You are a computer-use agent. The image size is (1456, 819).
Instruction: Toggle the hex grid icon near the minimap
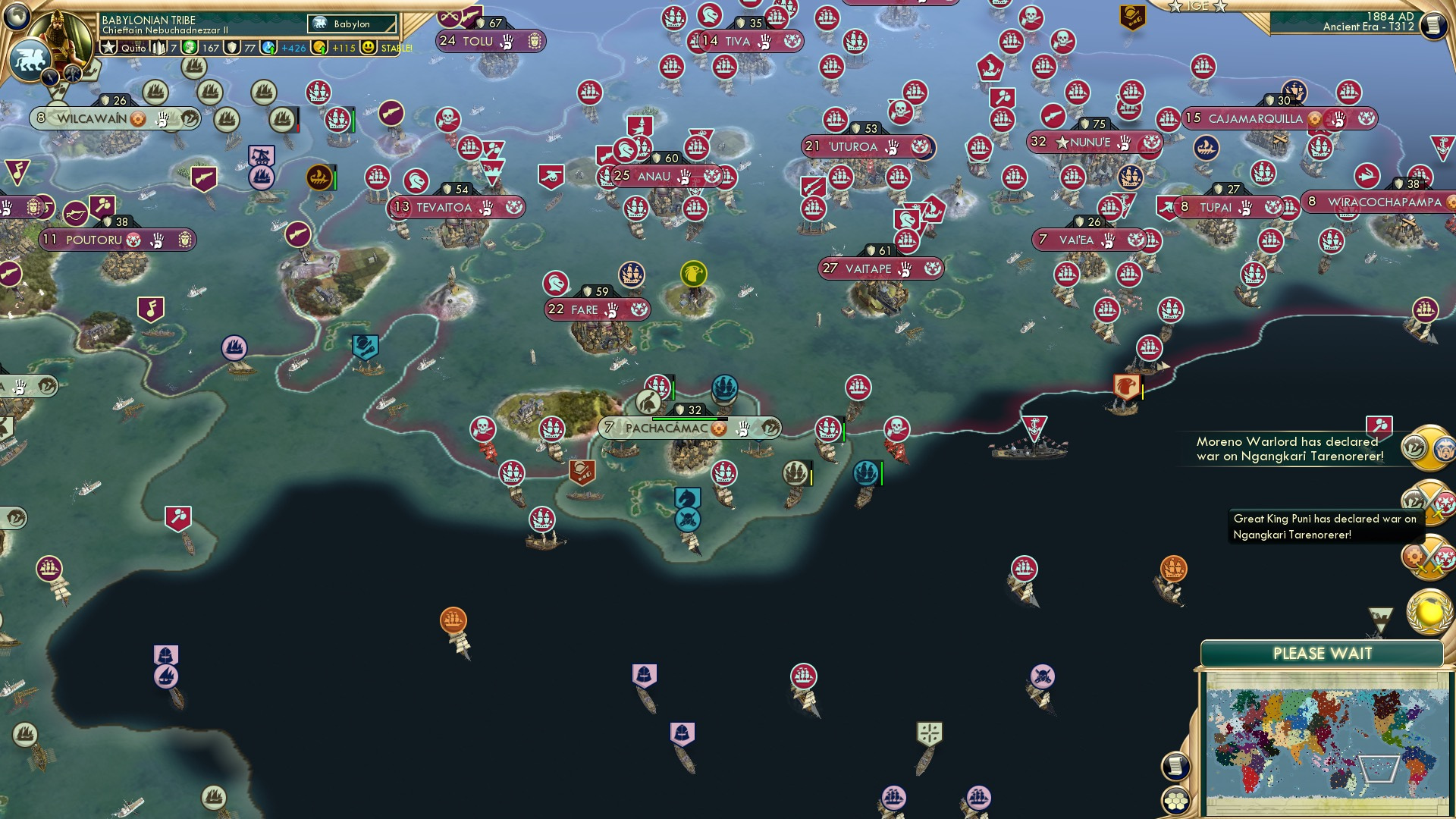pos(1175,799)
